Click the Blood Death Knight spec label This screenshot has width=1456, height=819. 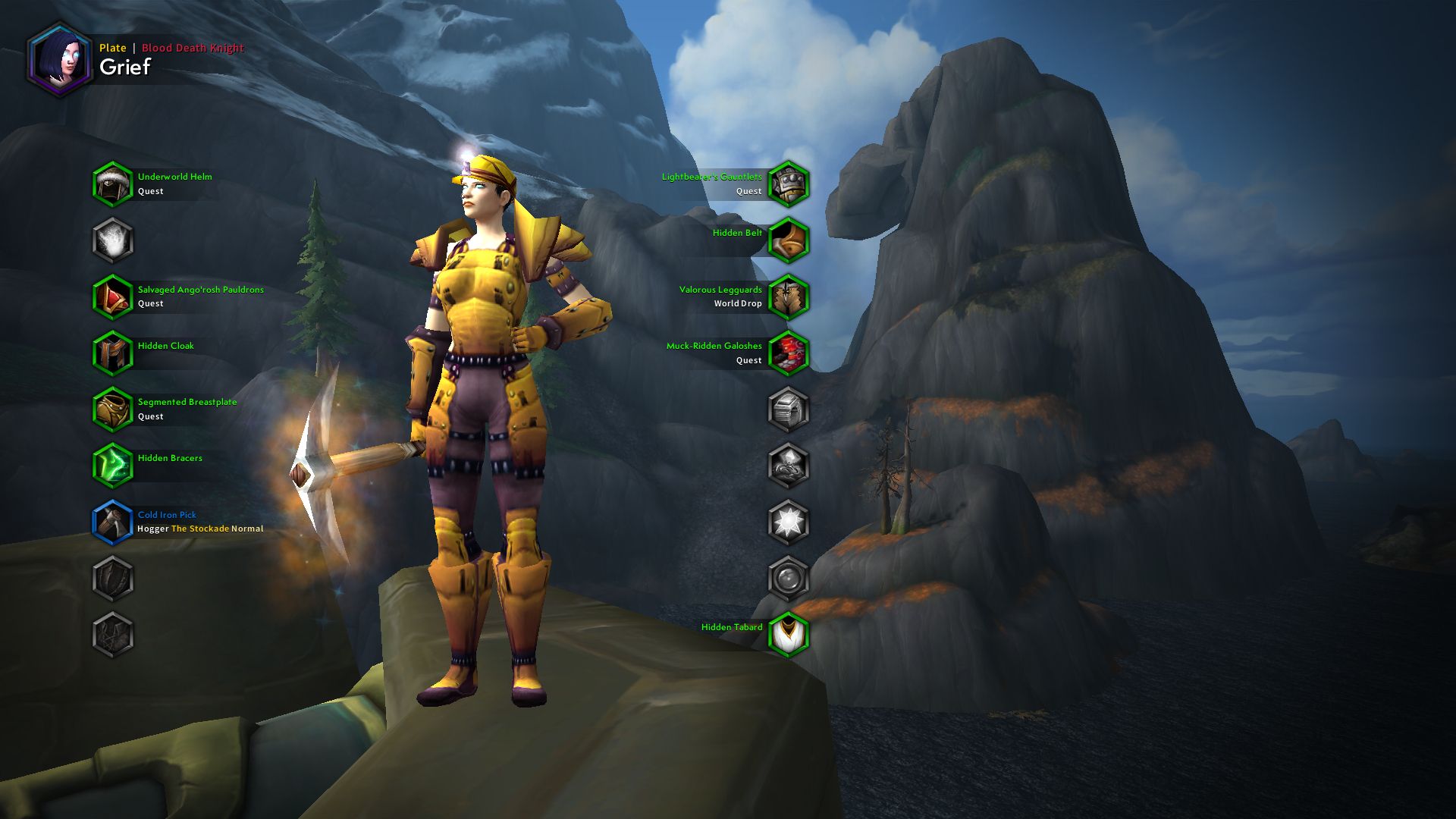coord(193,47)
